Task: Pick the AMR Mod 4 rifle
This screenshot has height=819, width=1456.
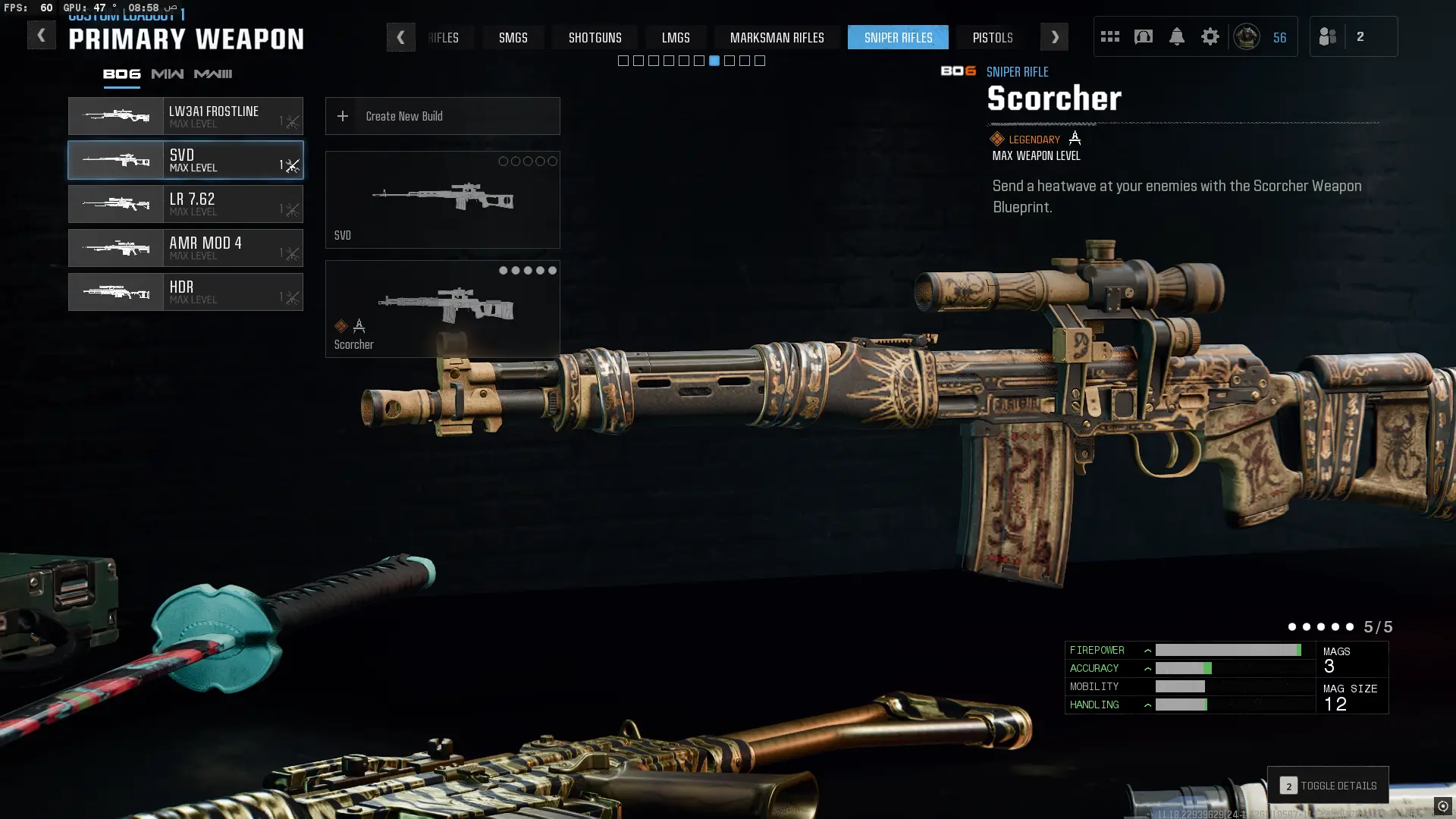Action: tap(186, 248)
